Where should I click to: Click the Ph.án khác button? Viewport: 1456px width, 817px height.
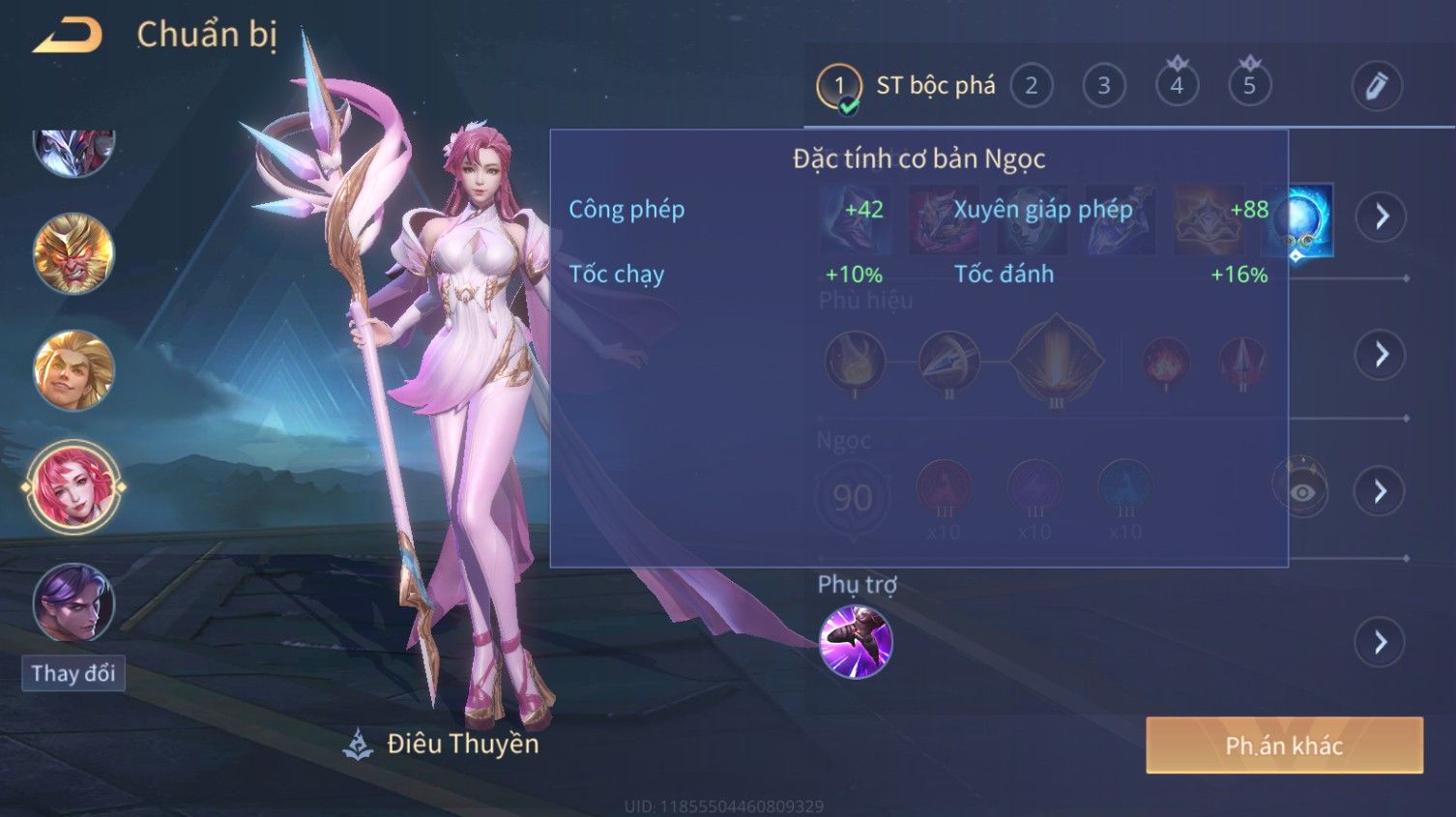coord(1284,745)
